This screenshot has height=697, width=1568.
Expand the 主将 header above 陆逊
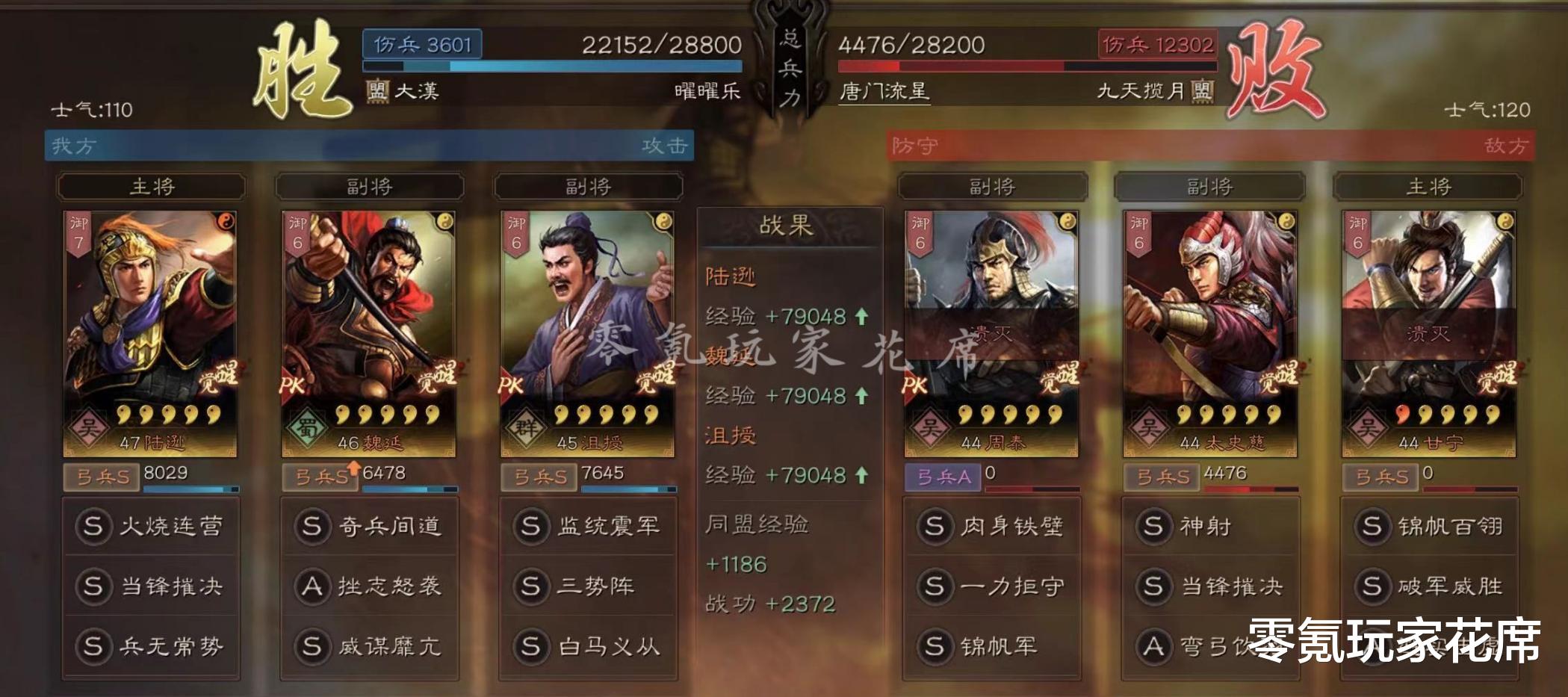click(x=153, y=188)
